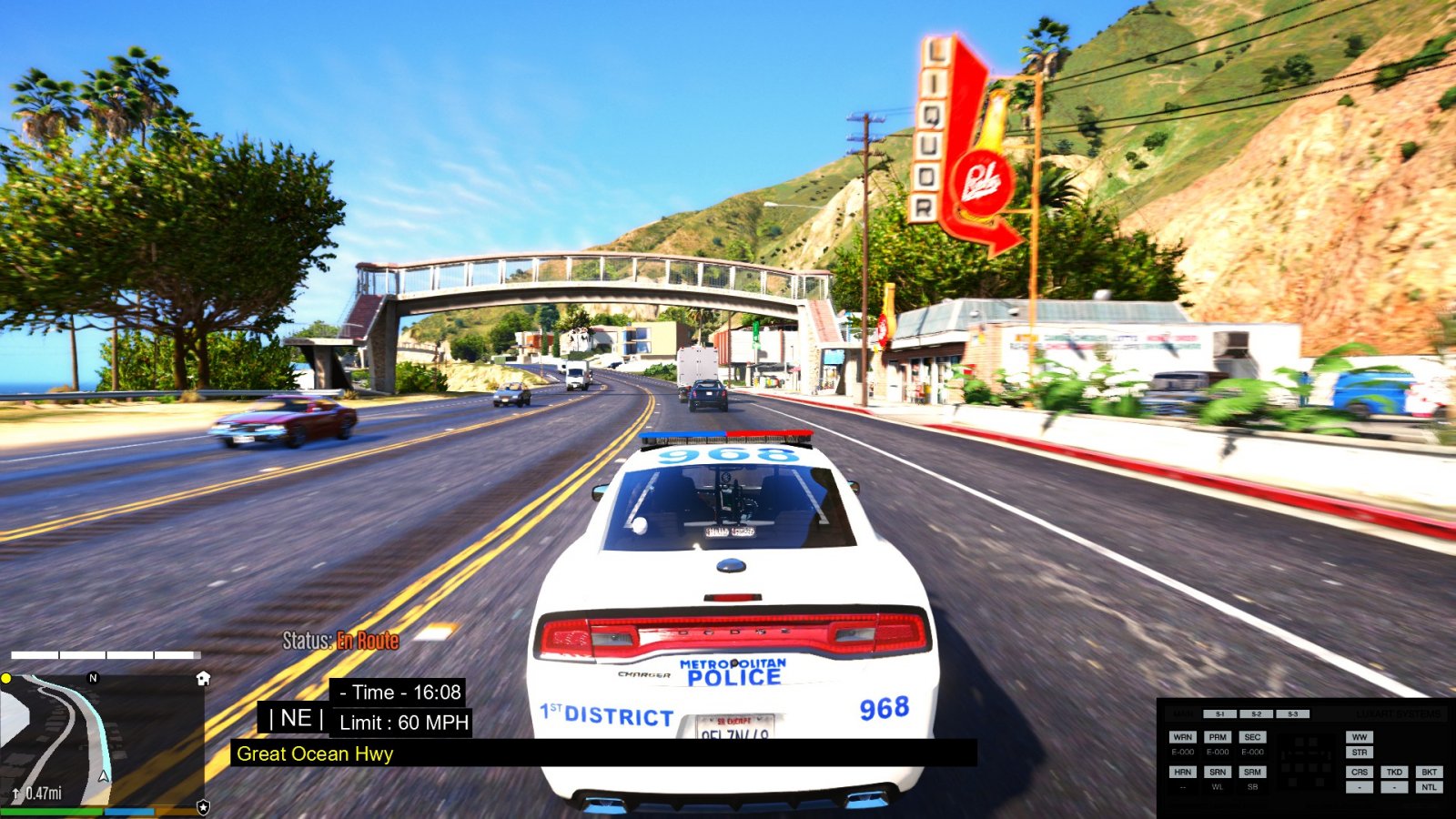Toggle the BKT button on the siren panel
The image size is (1456, 819).
tap(1429, 772)
